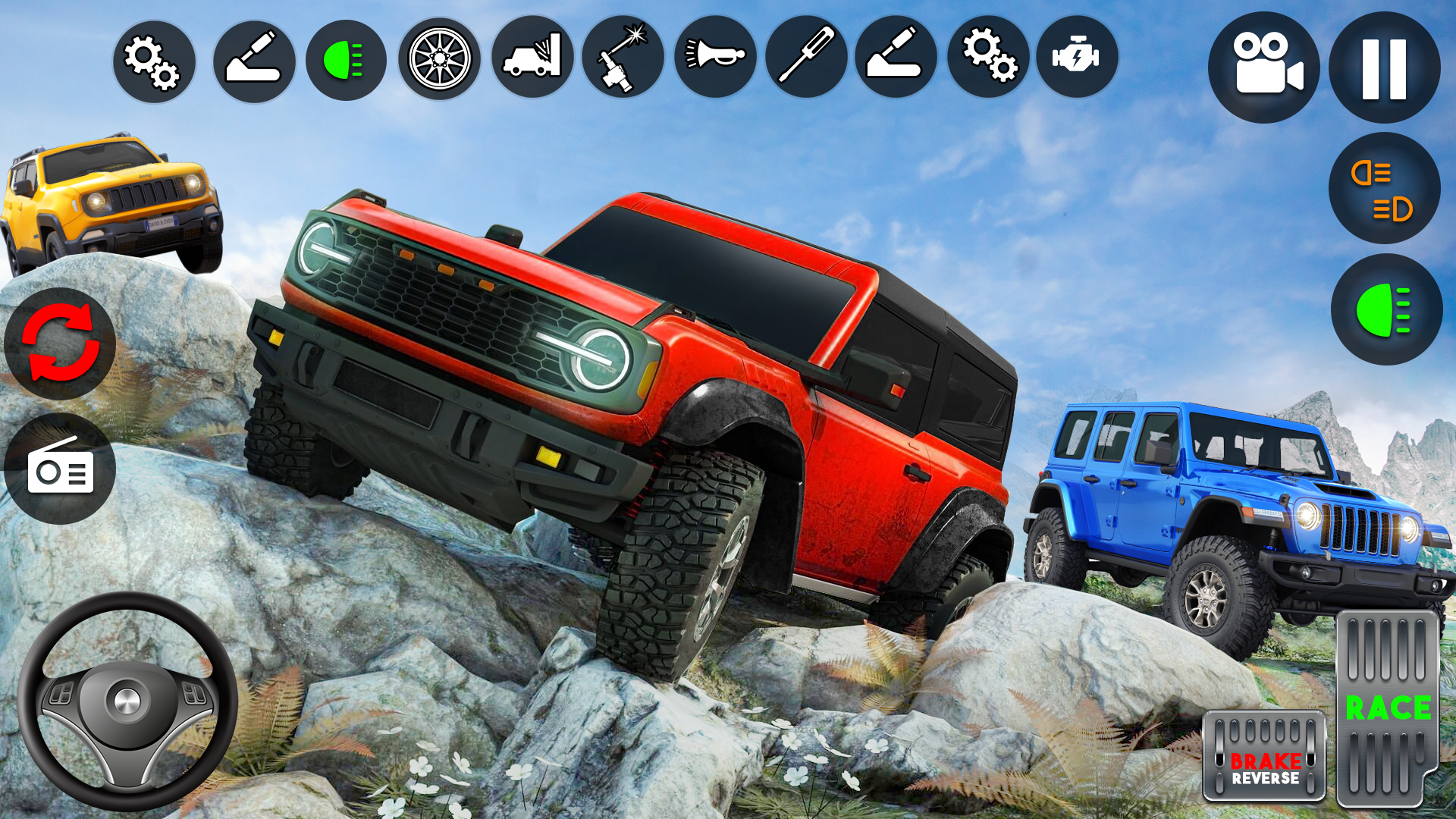Toggle the green headlight button in the toolbar
Viewport: 1456px width, 819px height.
(x=344, y=59)
